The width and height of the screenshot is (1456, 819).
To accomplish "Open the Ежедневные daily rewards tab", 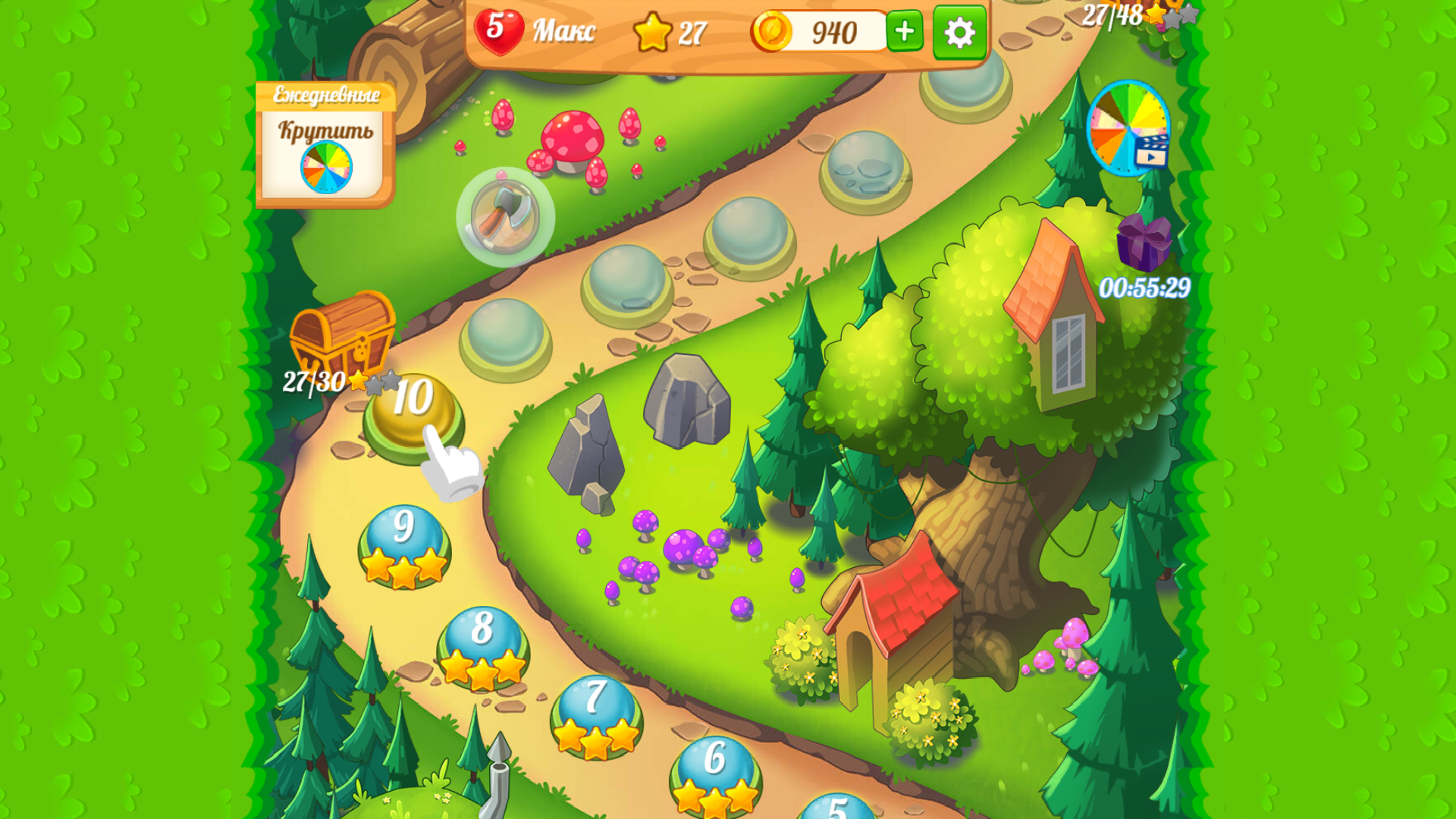I will pos(325,96).
